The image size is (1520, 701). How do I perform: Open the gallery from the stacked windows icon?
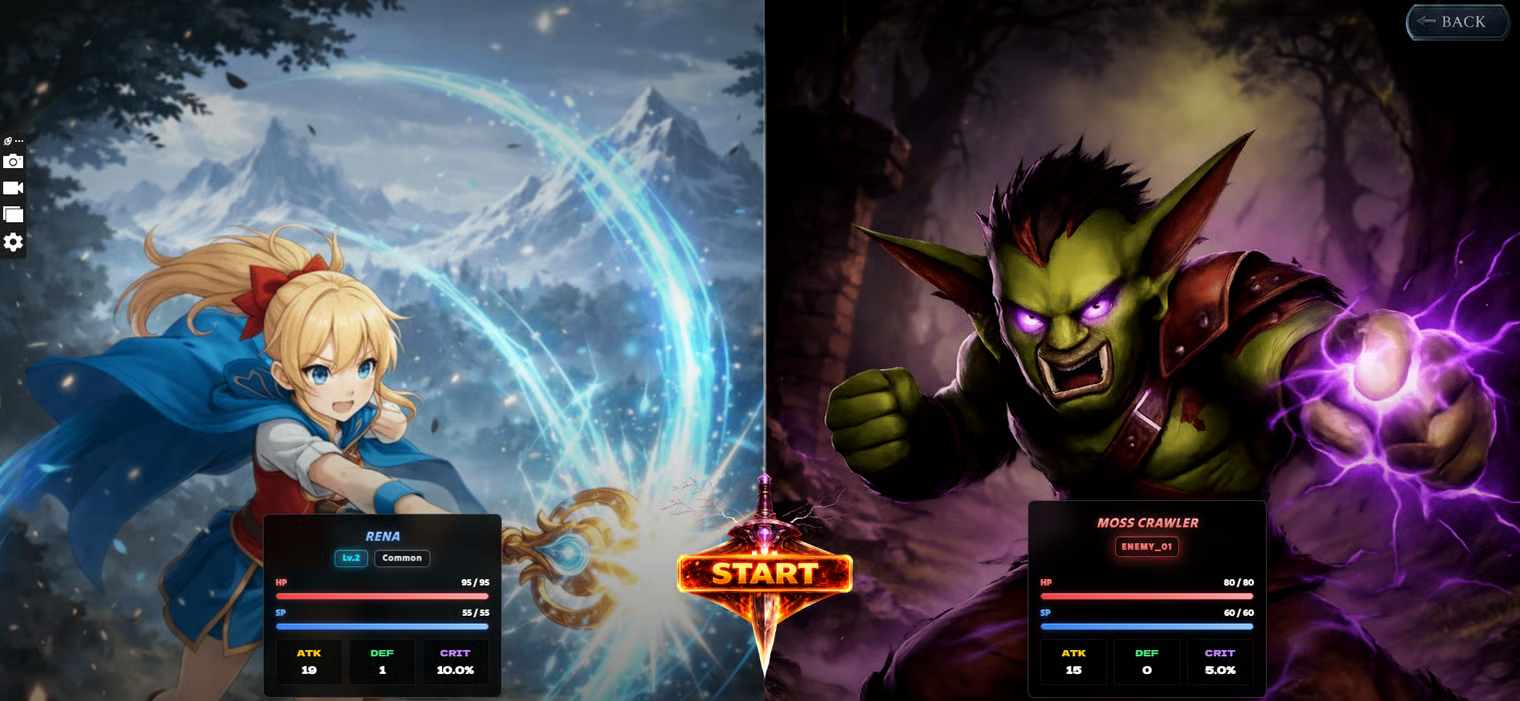(13, 214)
